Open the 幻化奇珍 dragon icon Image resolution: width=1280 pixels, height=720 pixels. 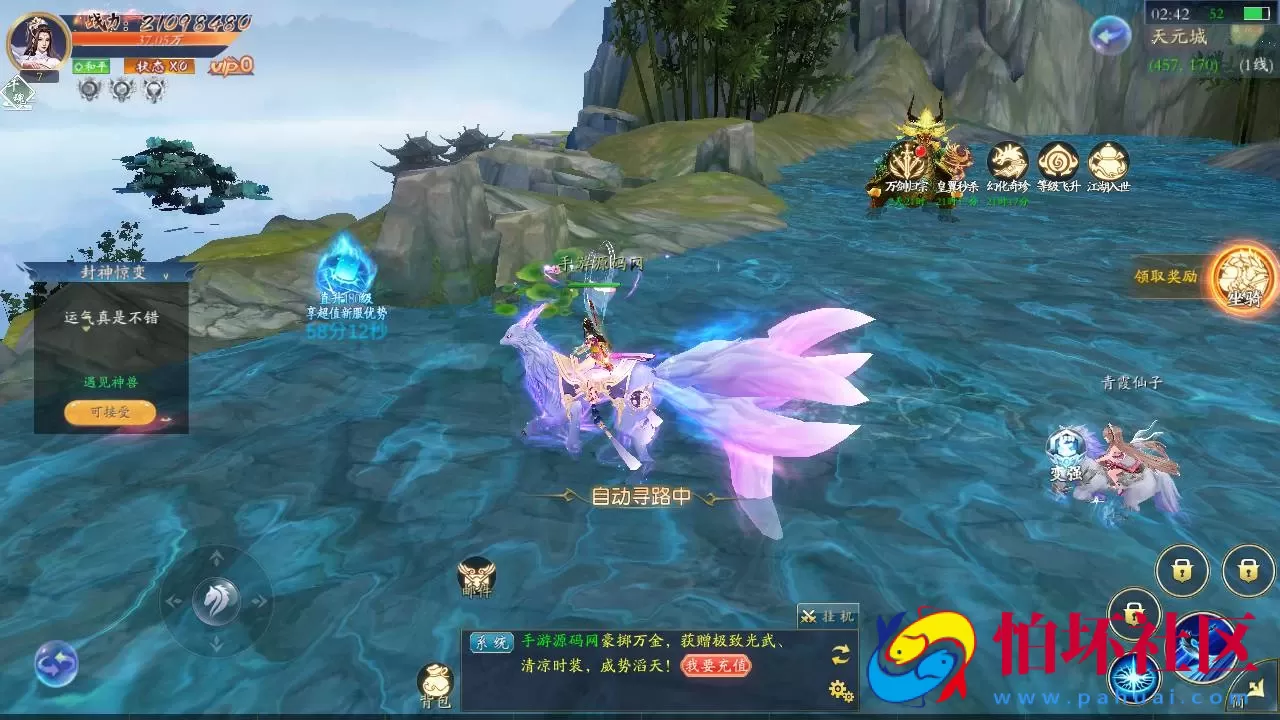pos(1008,163)
